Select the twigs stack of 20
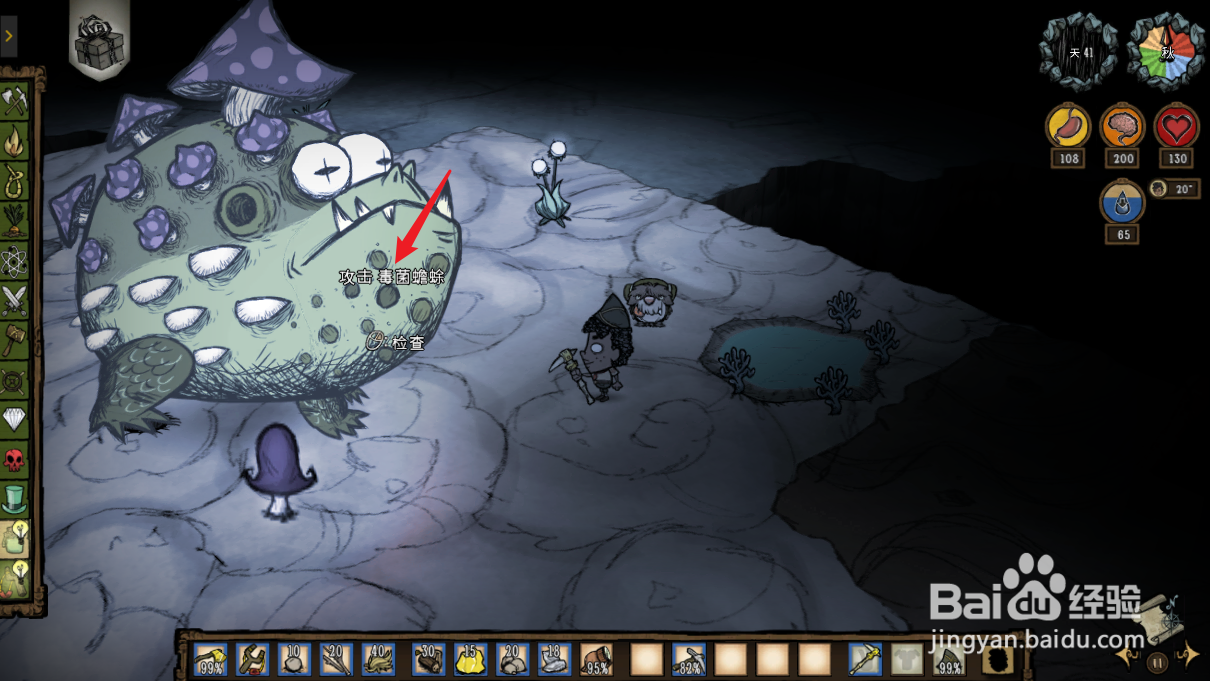This screenshot has height=681, width=1210. 337,659
